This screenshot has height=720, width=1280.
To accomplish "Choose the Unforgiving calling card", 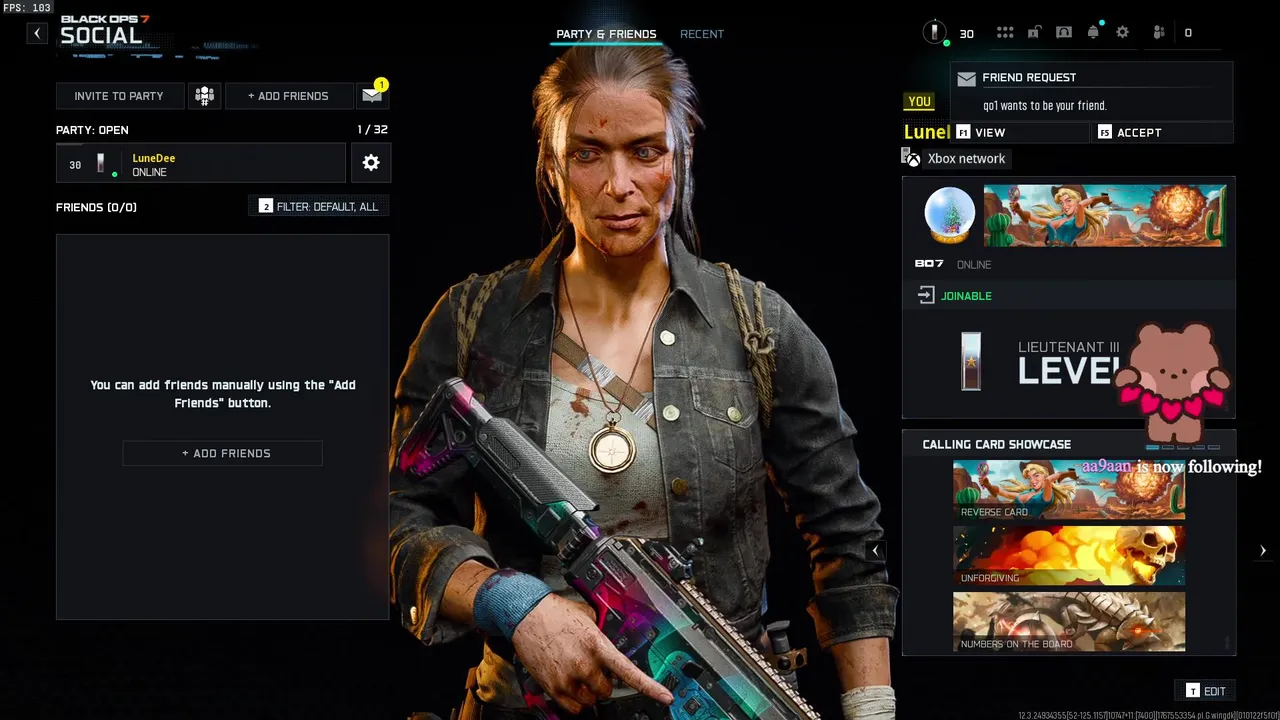I will click(x=1068, y=556).
